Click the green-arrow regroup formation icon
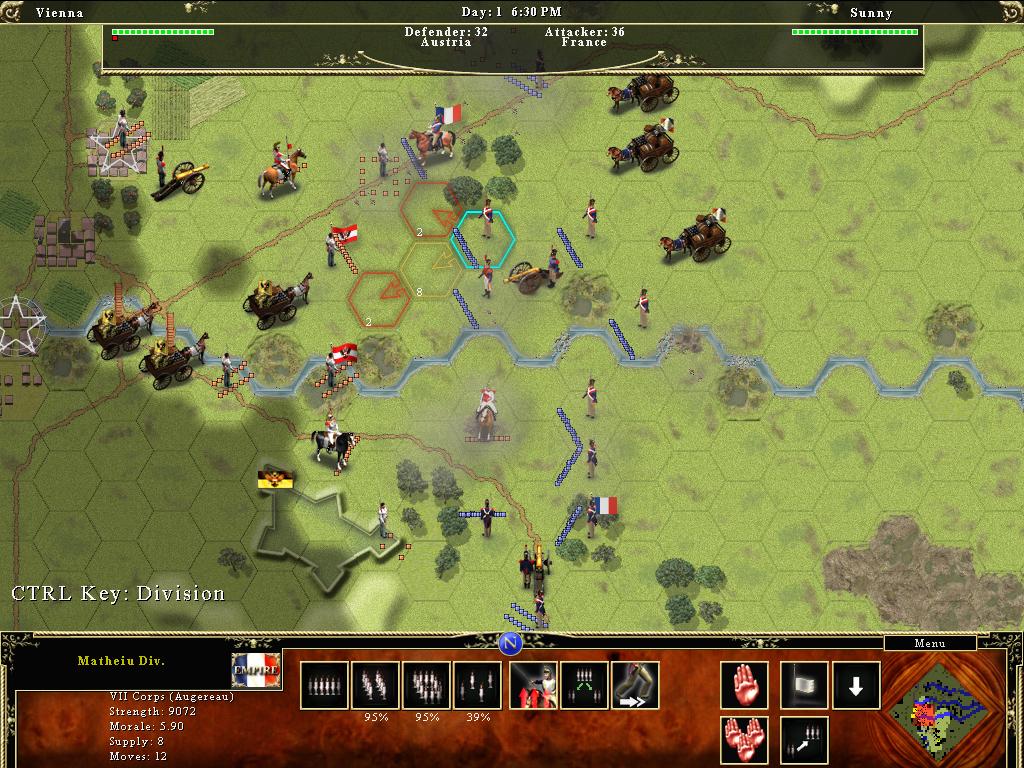 584,685
